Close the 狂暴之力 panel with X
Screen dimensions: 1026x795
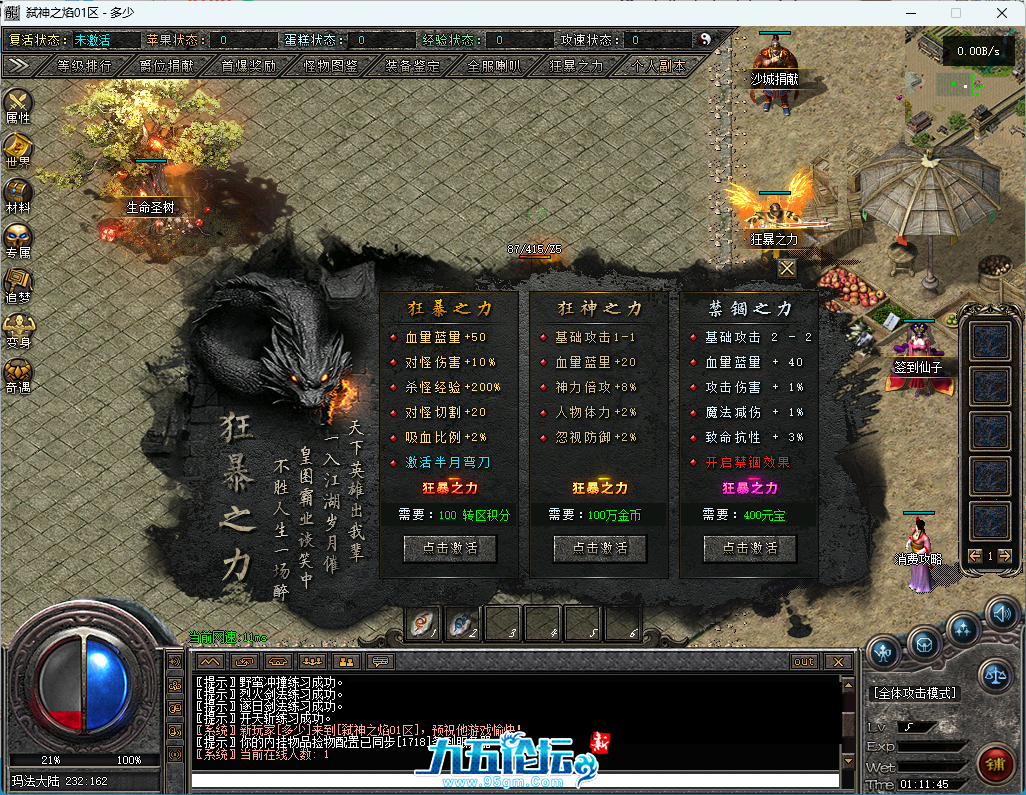[x=787, y=268]
